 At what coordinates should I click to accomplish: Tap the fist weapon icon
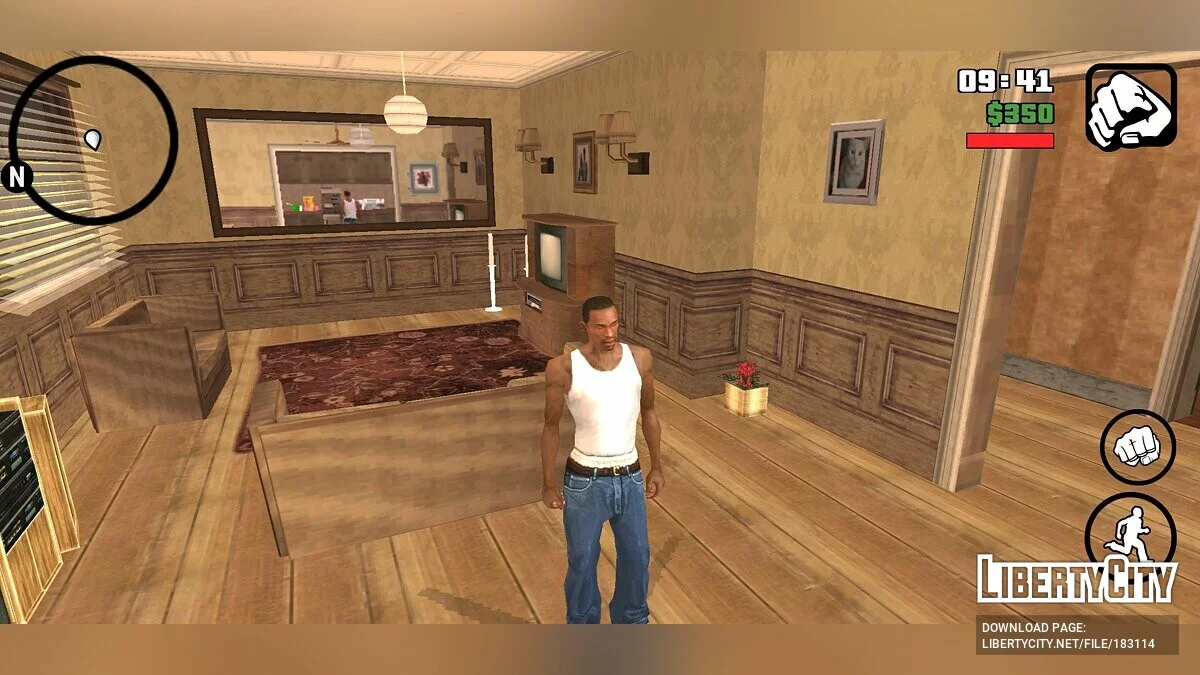click(1131, 108)
